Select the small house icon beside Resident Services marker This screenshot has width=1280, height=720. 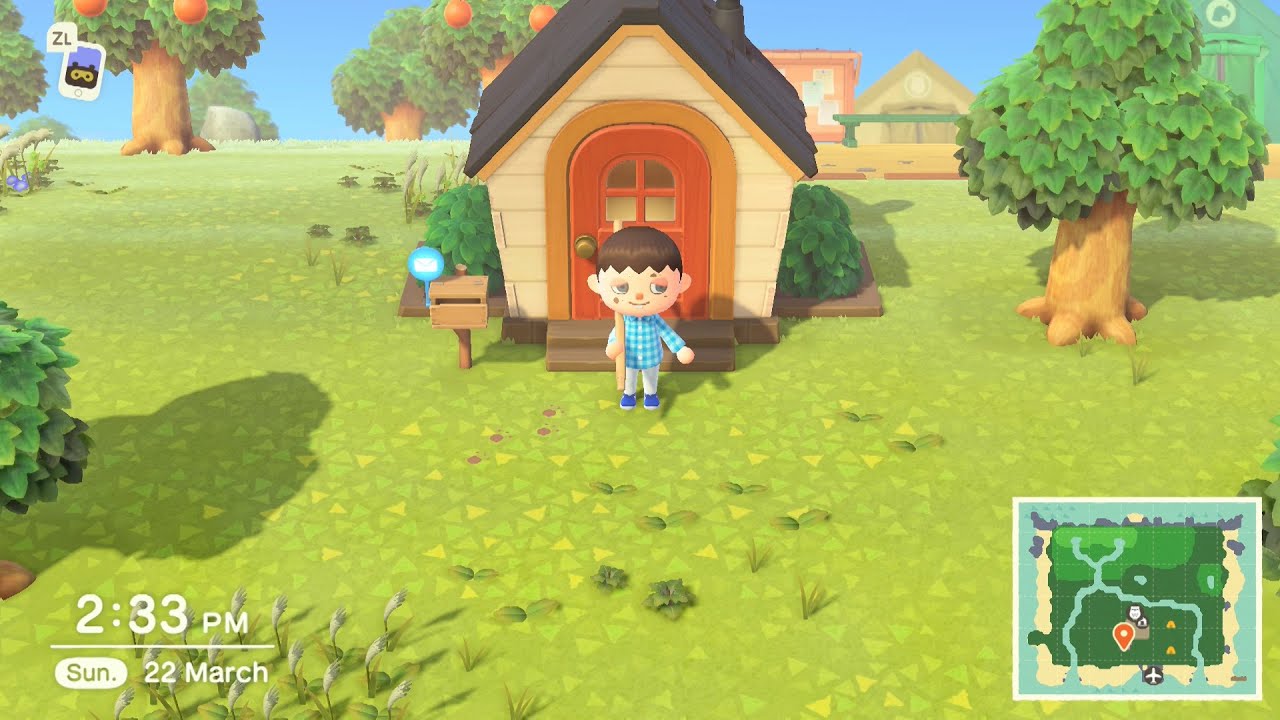coord(1143,623)
